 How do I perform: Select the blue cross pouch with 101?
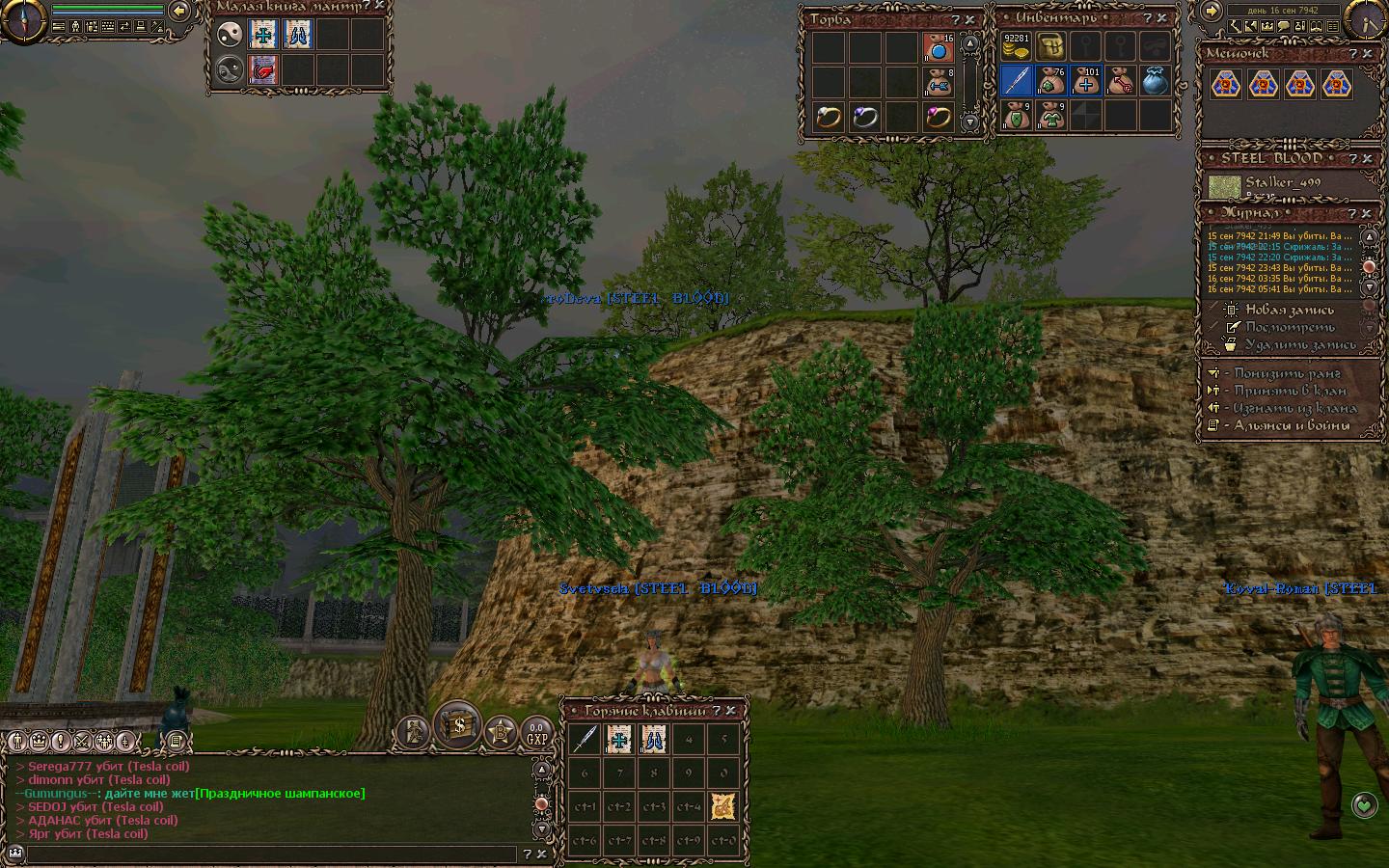(1086, 81)
